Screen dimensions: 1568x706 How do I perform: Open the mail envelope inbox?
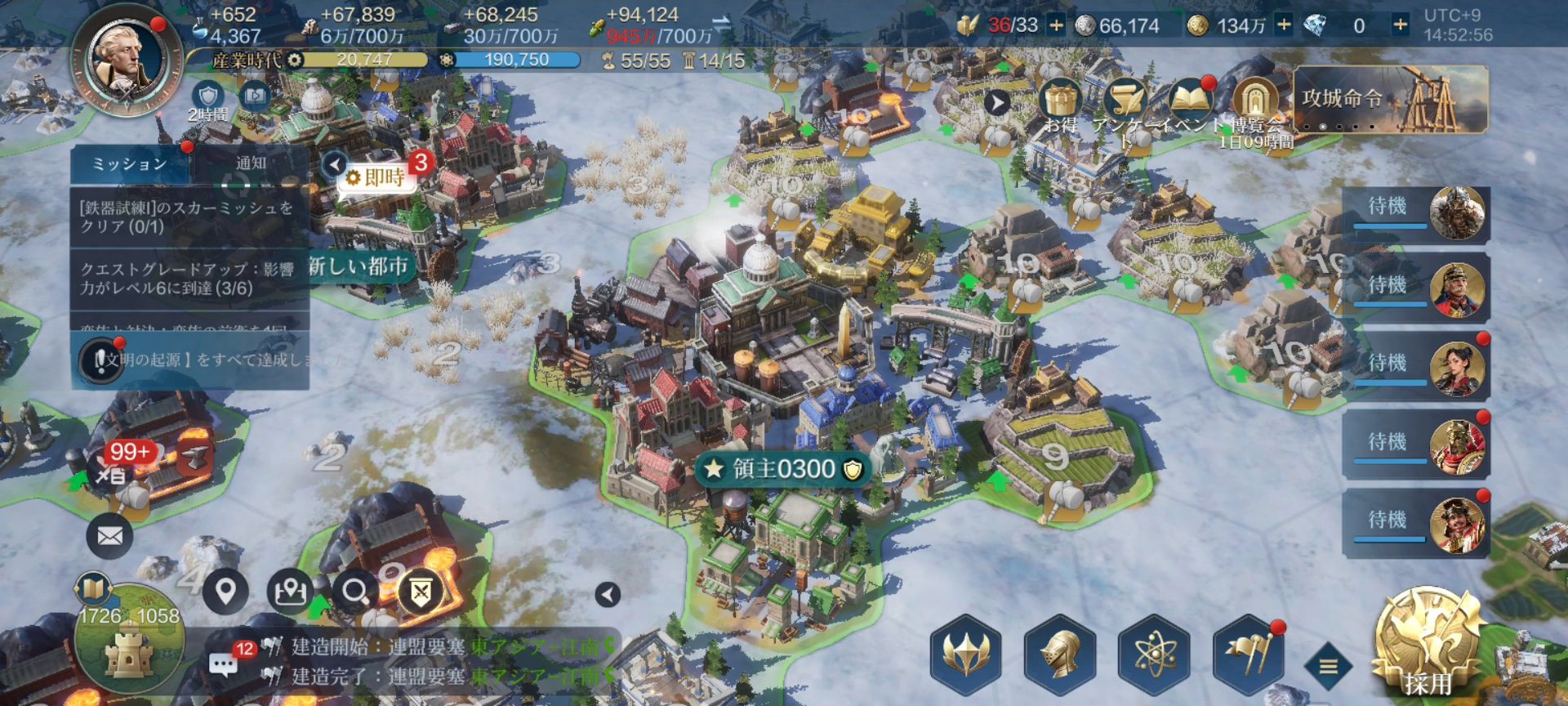(110, 536)
